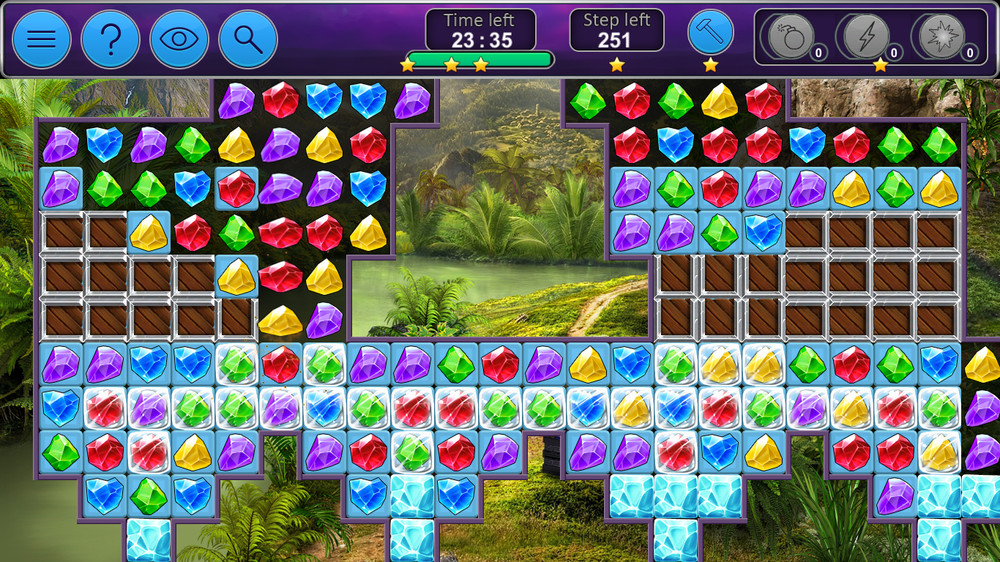Activate the magnifying glass hint button

point(248,39)
